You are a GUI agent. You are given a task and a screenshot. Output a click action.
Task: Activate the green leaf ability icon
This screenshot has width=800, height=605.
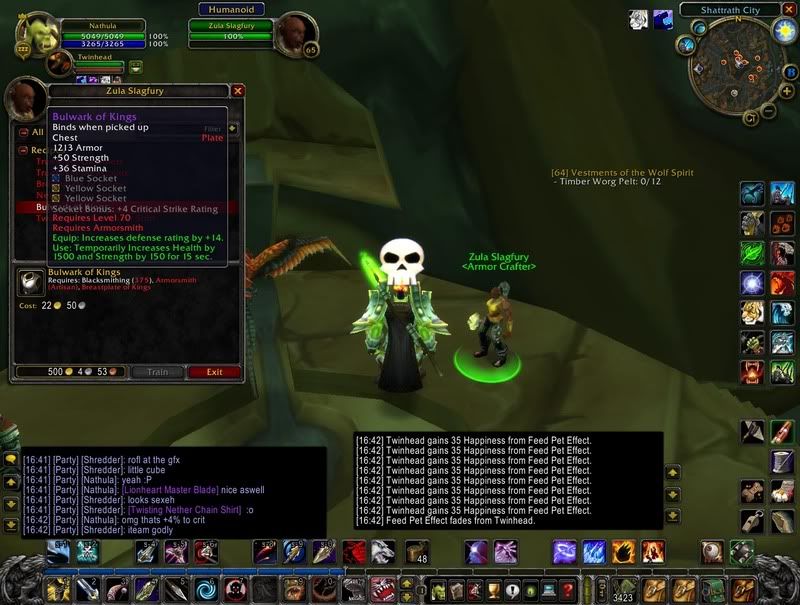click(x=752, y=252)
